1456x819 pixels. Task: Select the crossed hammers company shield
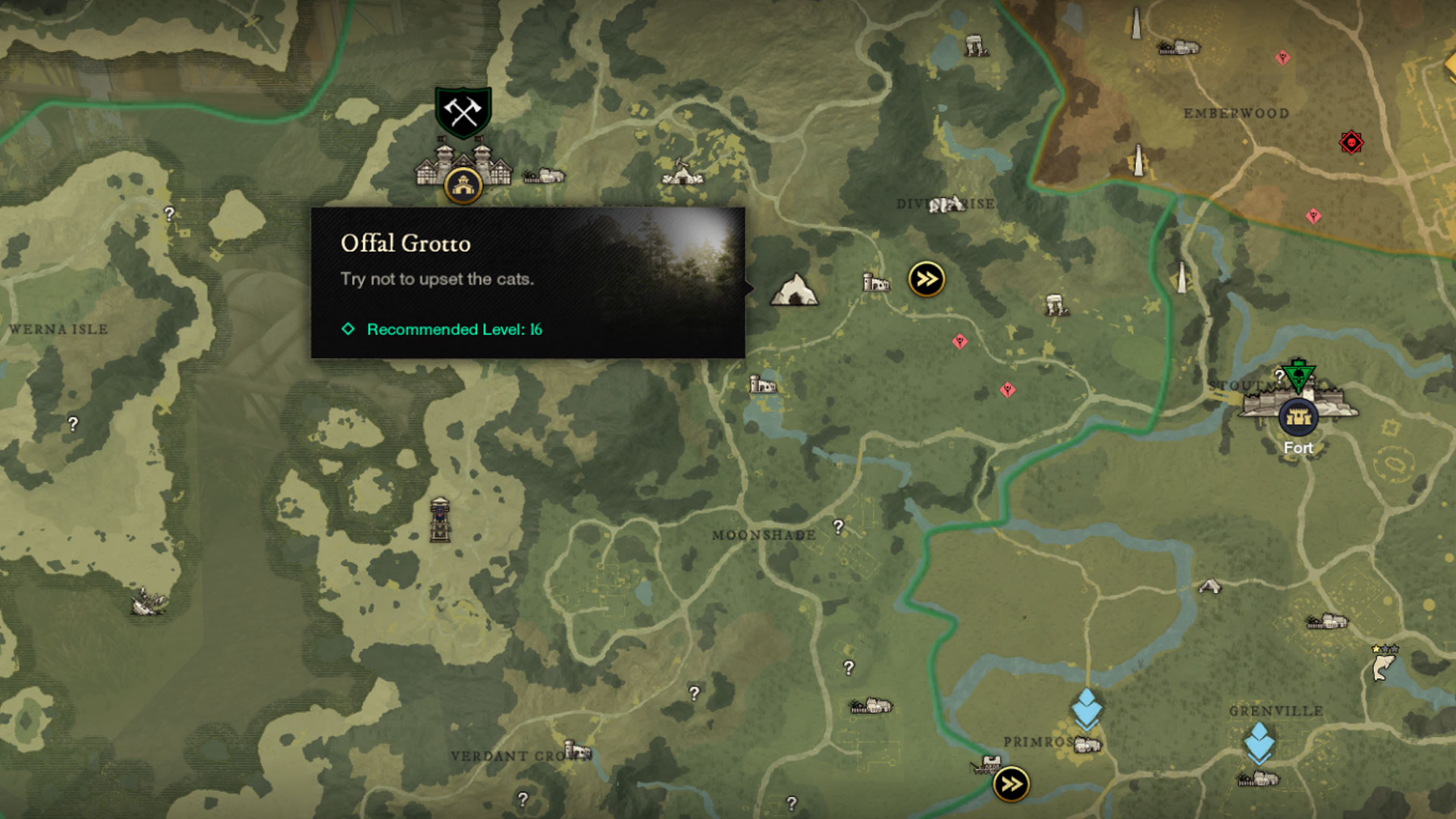[x=463, y=112]
